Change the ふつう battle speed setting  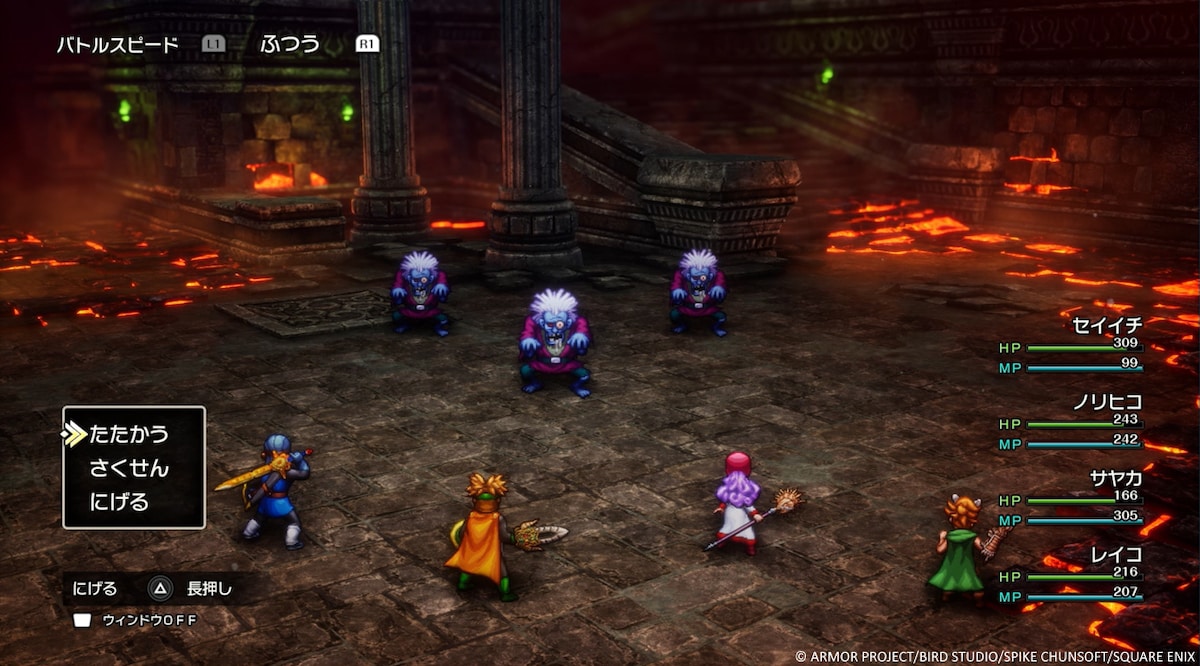[x=290, y=44]
